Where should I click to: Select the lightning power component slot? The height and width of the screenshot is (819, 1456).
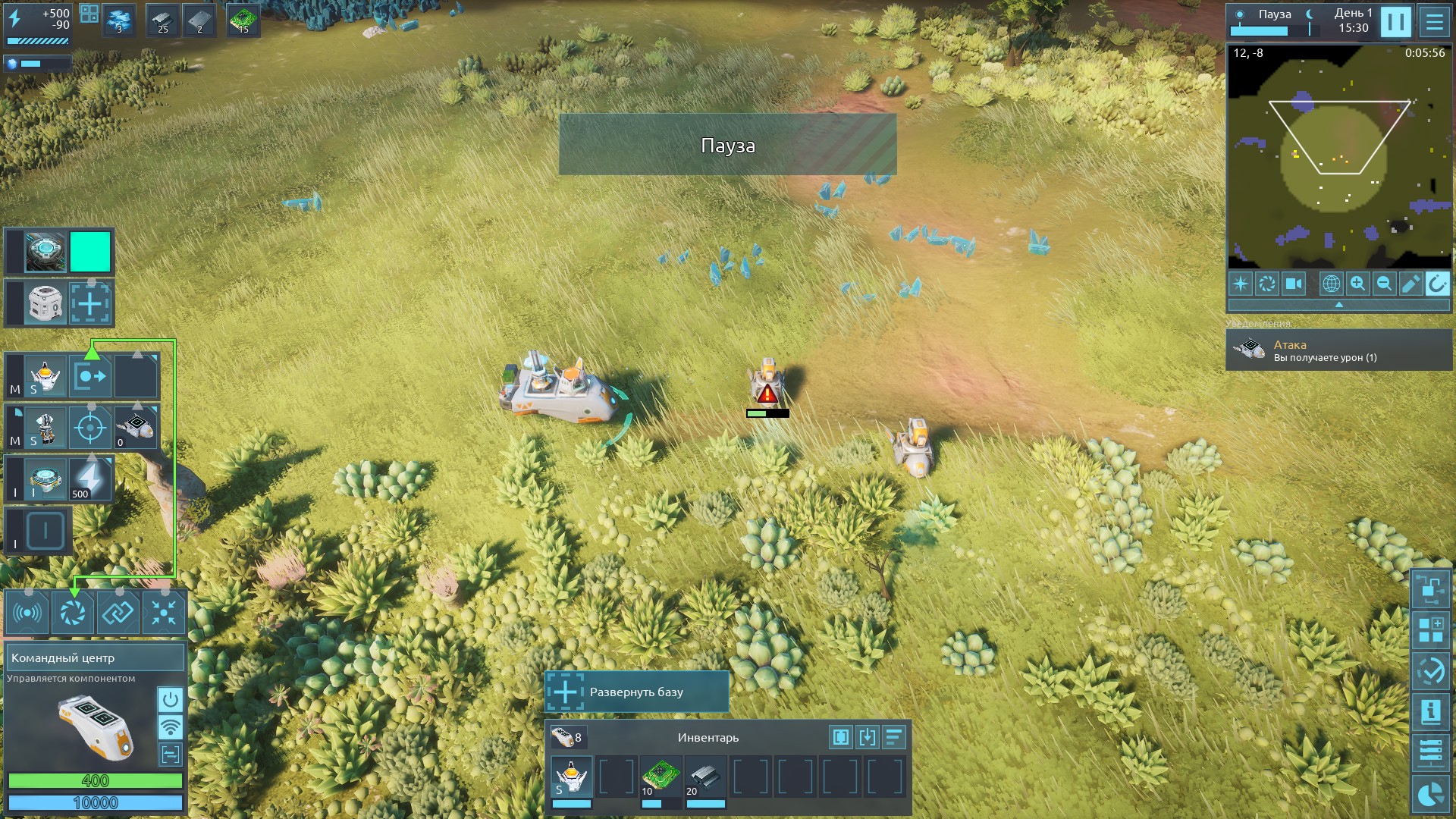90,479
